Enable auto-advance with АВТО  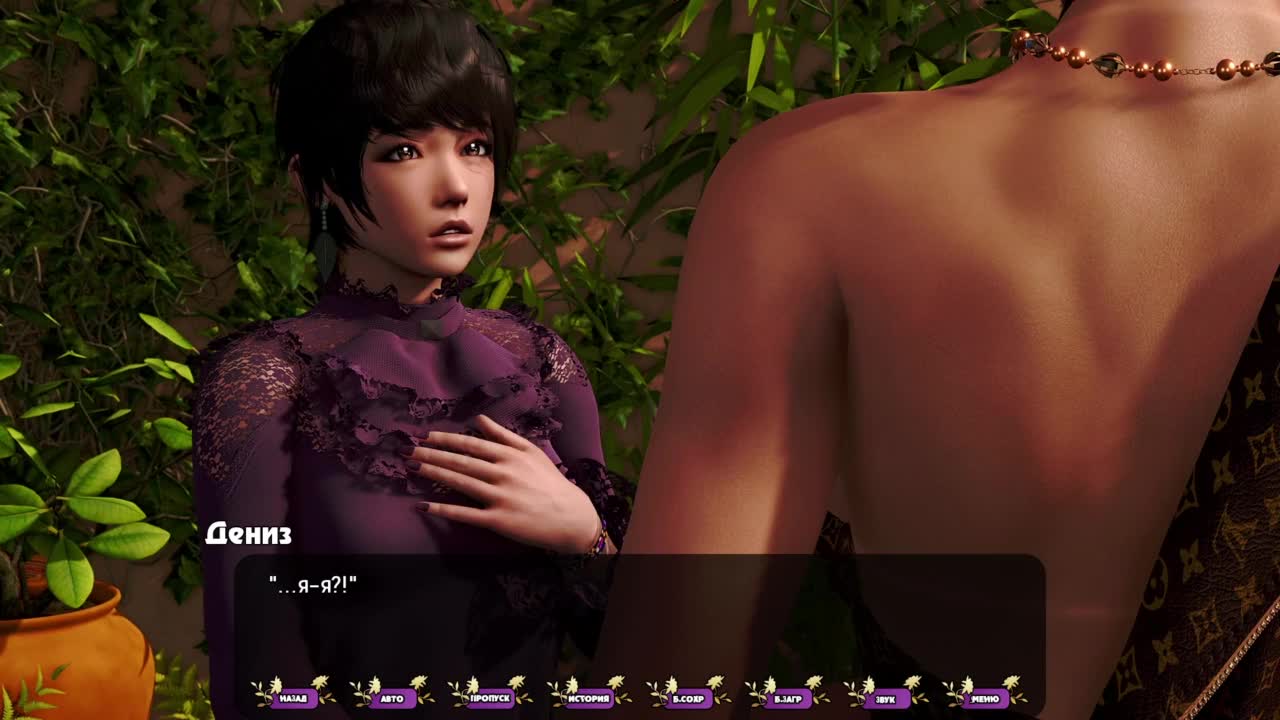392,698
